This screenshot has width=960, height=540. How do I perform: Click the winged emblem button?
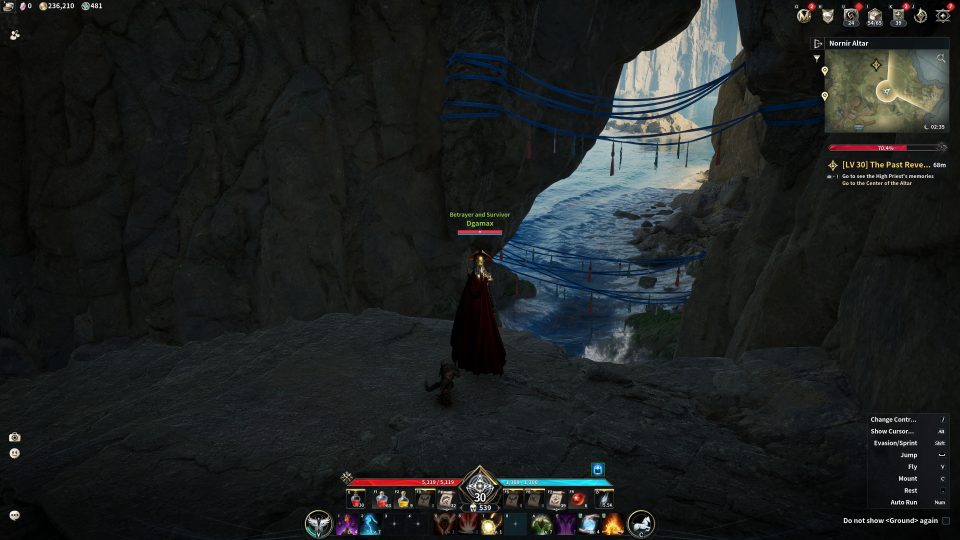(x=319, y=523)
